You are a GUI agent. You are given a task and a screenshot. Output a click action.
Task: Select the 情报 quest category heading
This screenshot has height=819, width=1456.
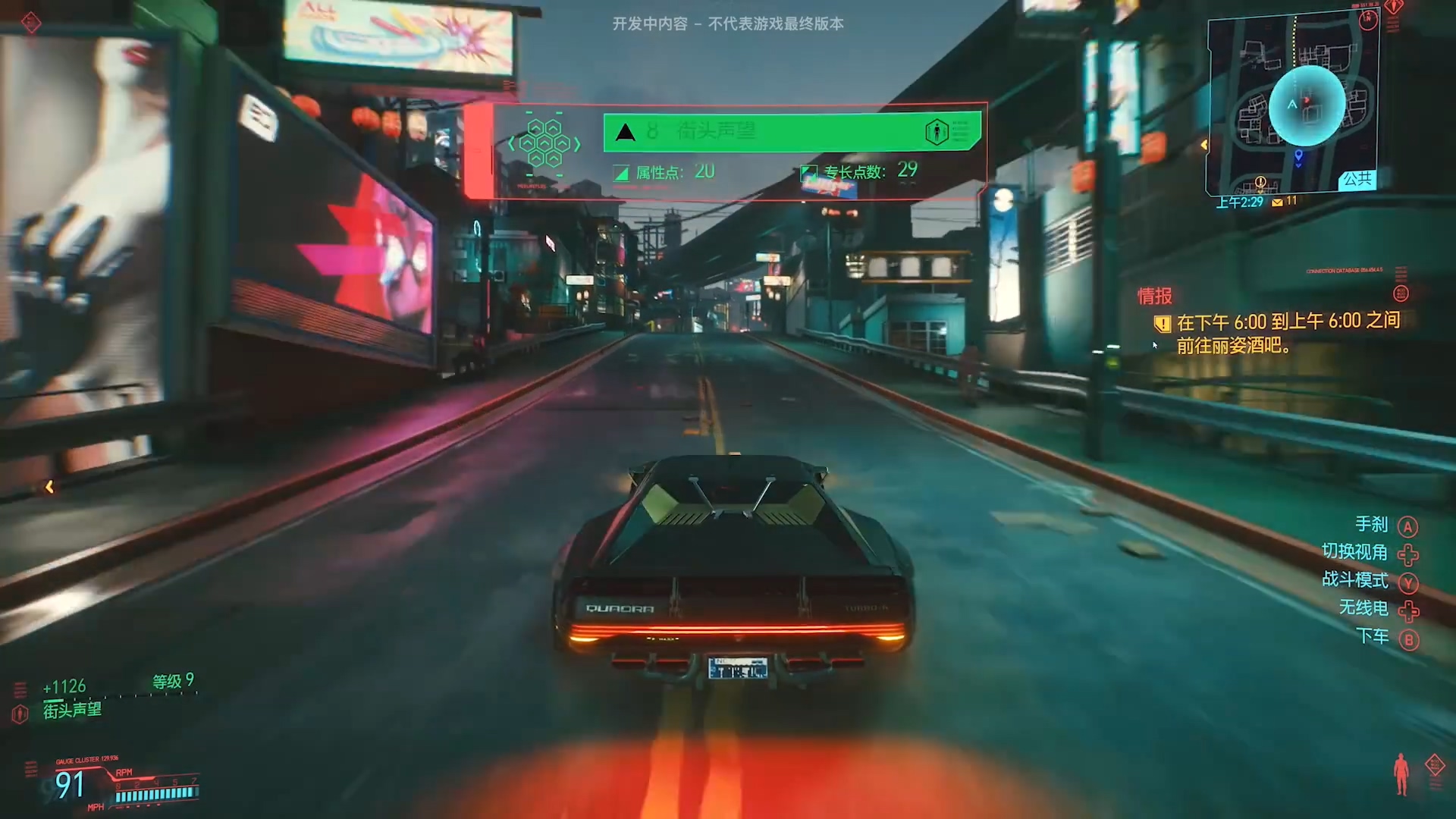point(1154,296)
